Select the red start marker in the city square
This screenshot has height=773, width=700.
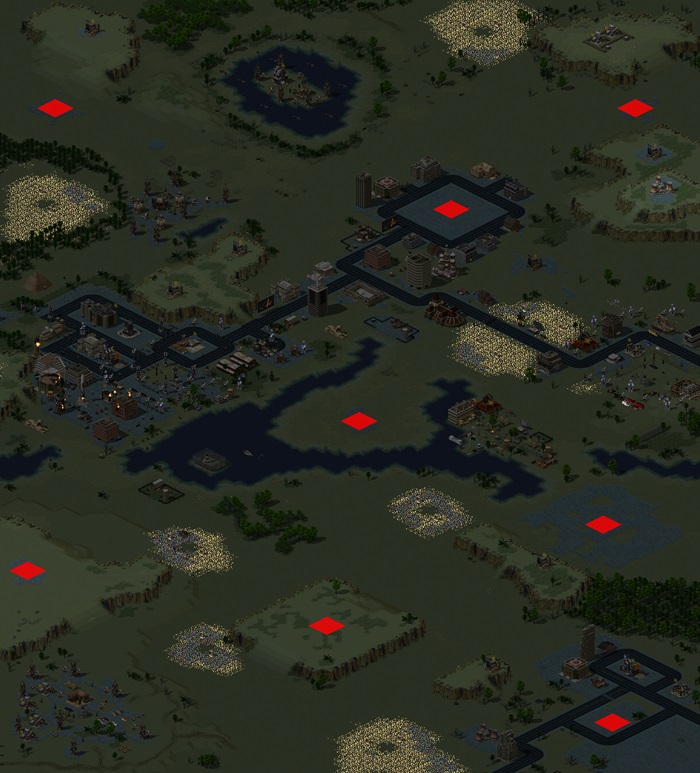[451, 209]
